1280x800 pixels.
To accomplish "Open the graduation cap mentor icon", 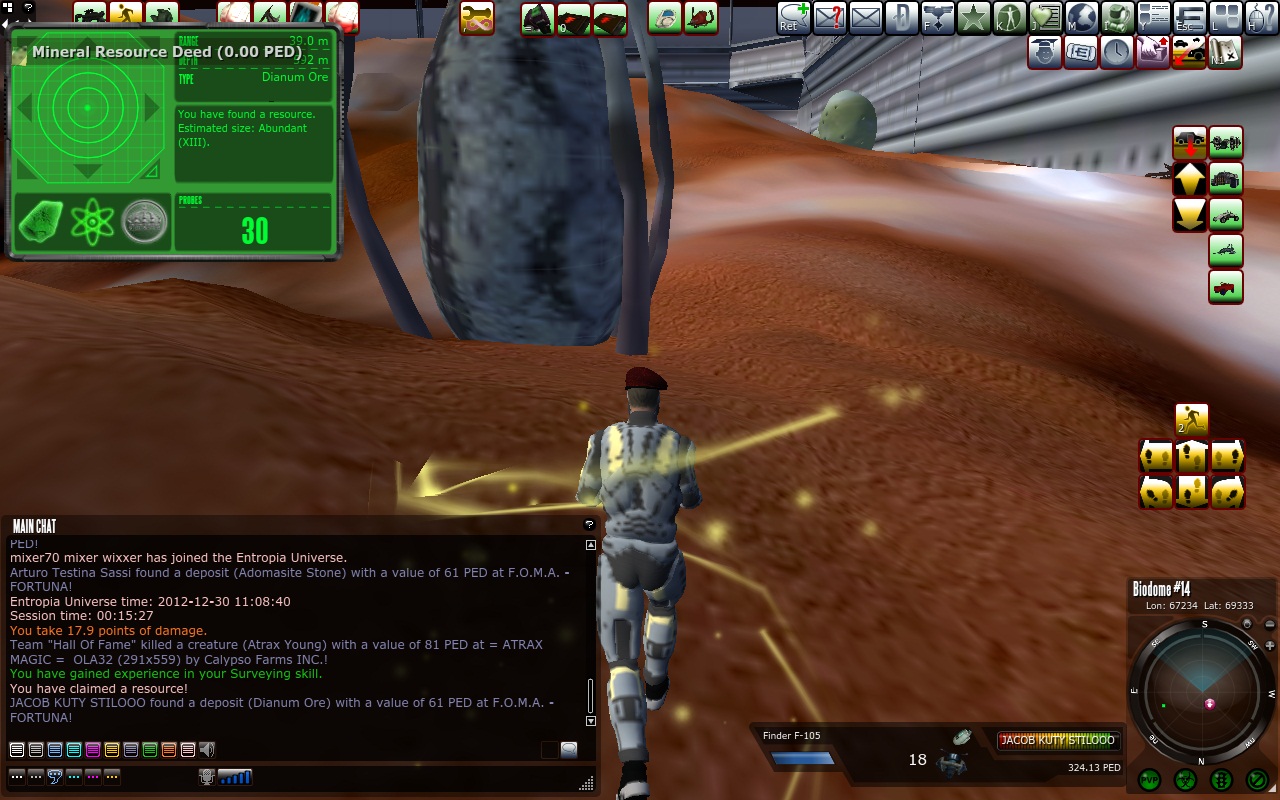I will tap(1045, 52).
